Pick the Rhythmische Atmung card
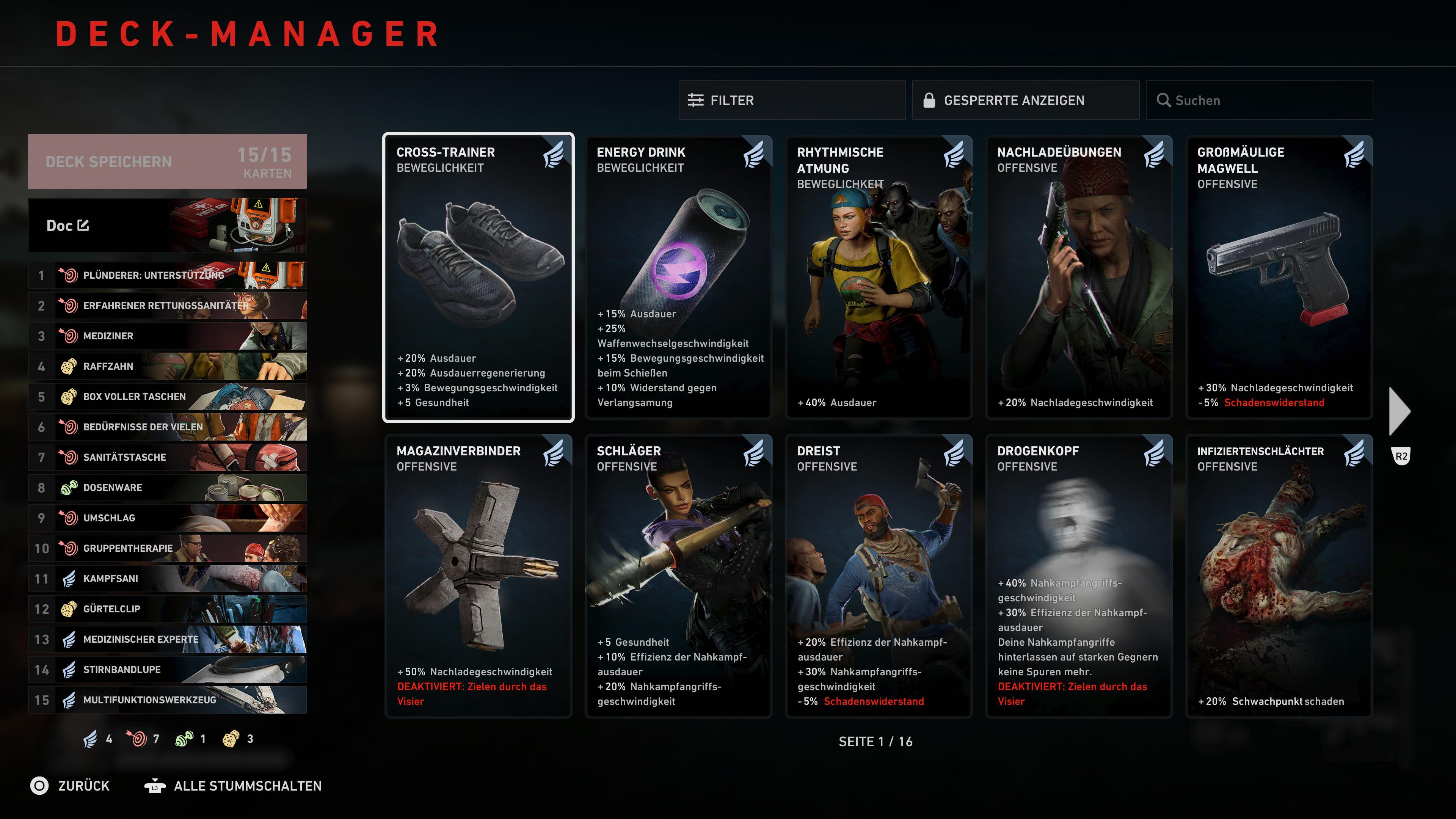This screenshot has height=819, width=1456. (x=879, y=278)
